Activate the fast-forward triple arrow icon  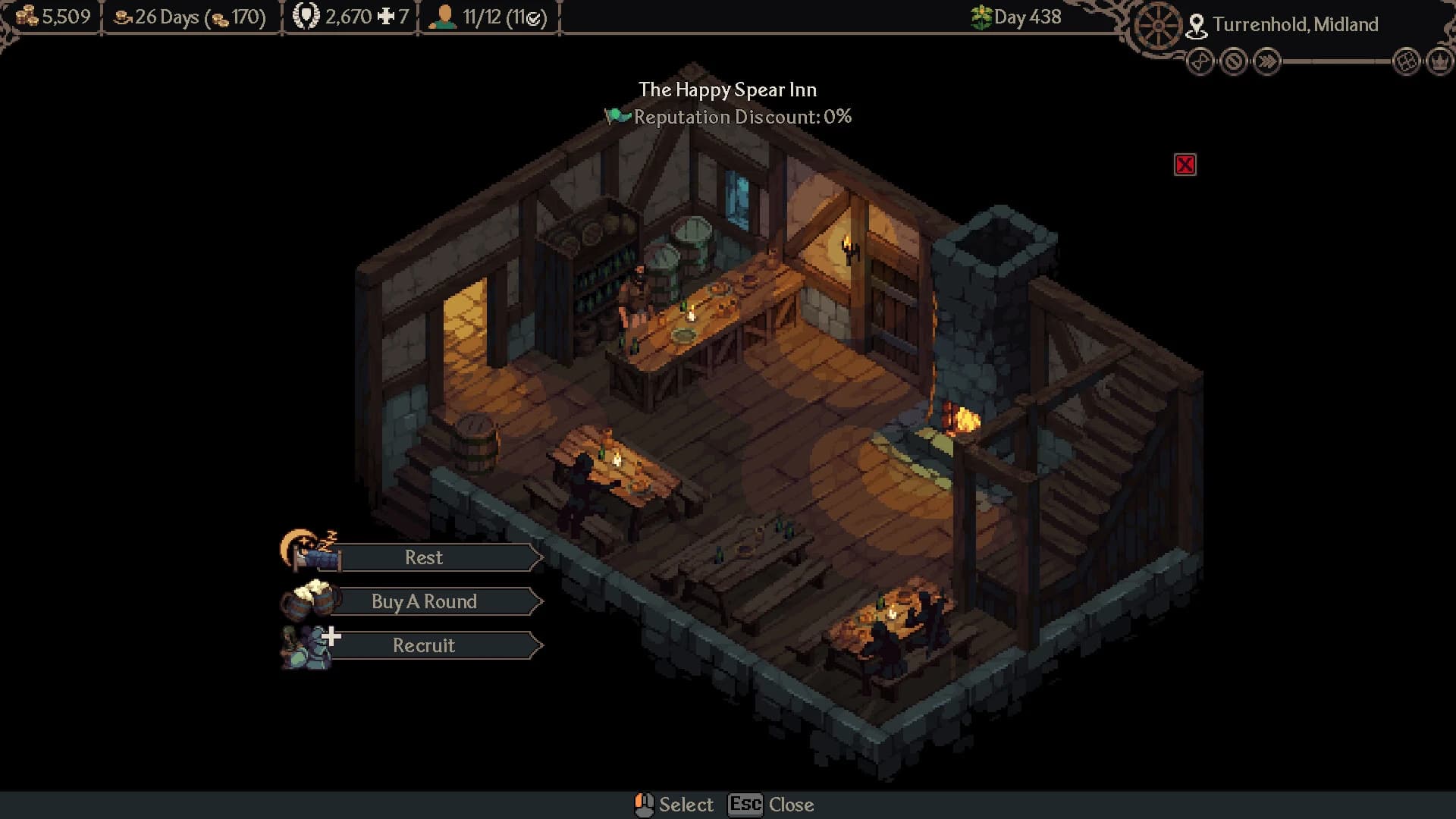pos(1267,61)
